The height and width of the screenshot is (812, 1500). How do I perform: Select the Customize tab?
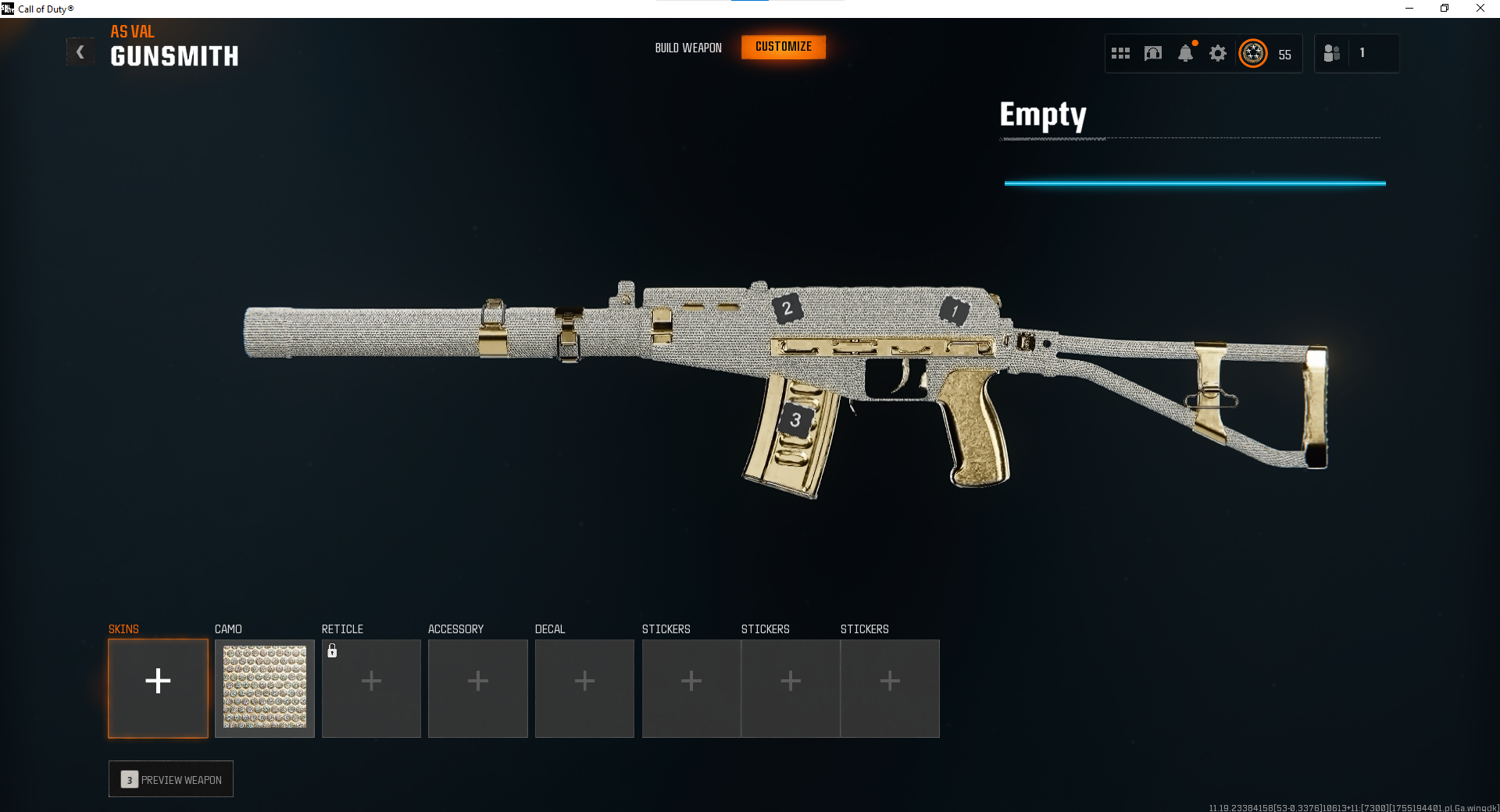[783, 47]
